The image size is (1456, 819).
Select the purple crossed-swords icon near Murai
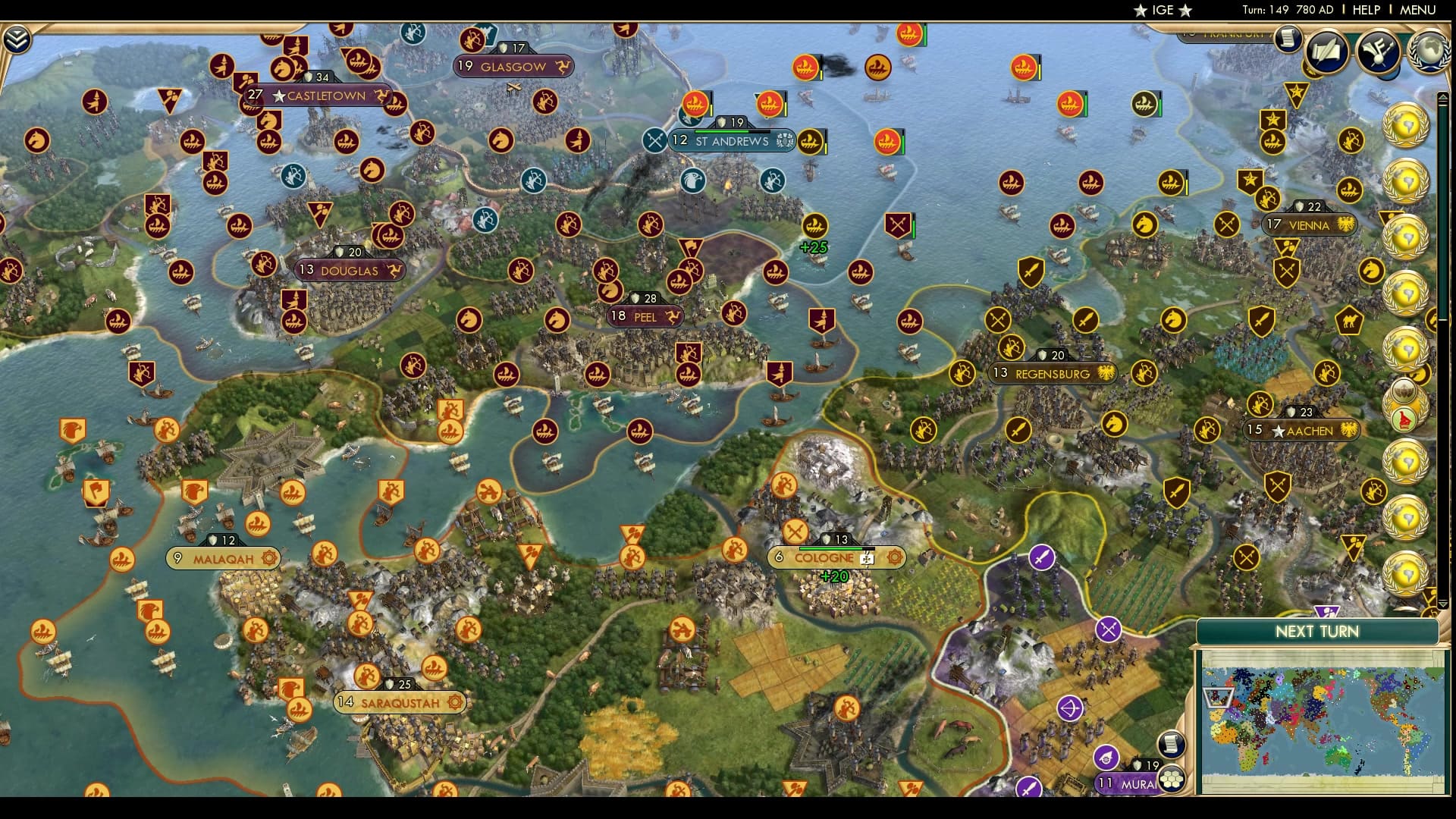pyautogui.click(x=1107, y=630)
